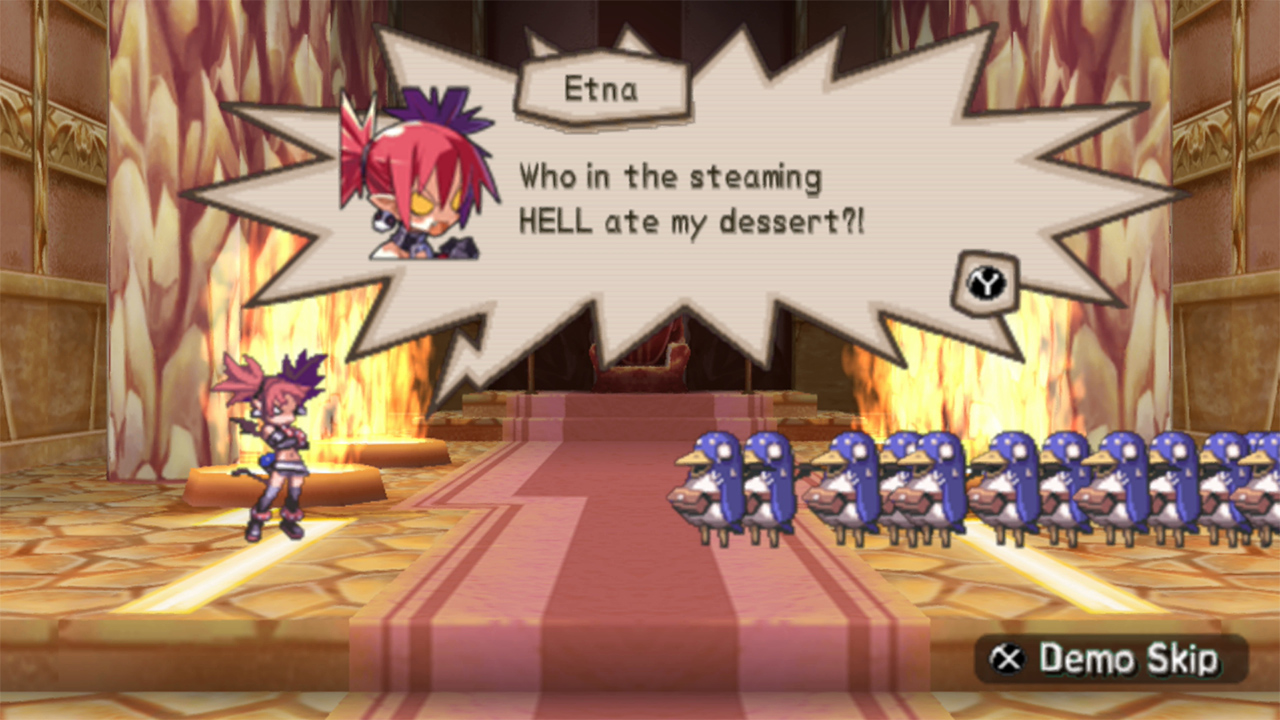Click the X button icon beside Demo Skip
Image resolution: width=1280 pixels, height=720 pixels.
[1009, 660]
